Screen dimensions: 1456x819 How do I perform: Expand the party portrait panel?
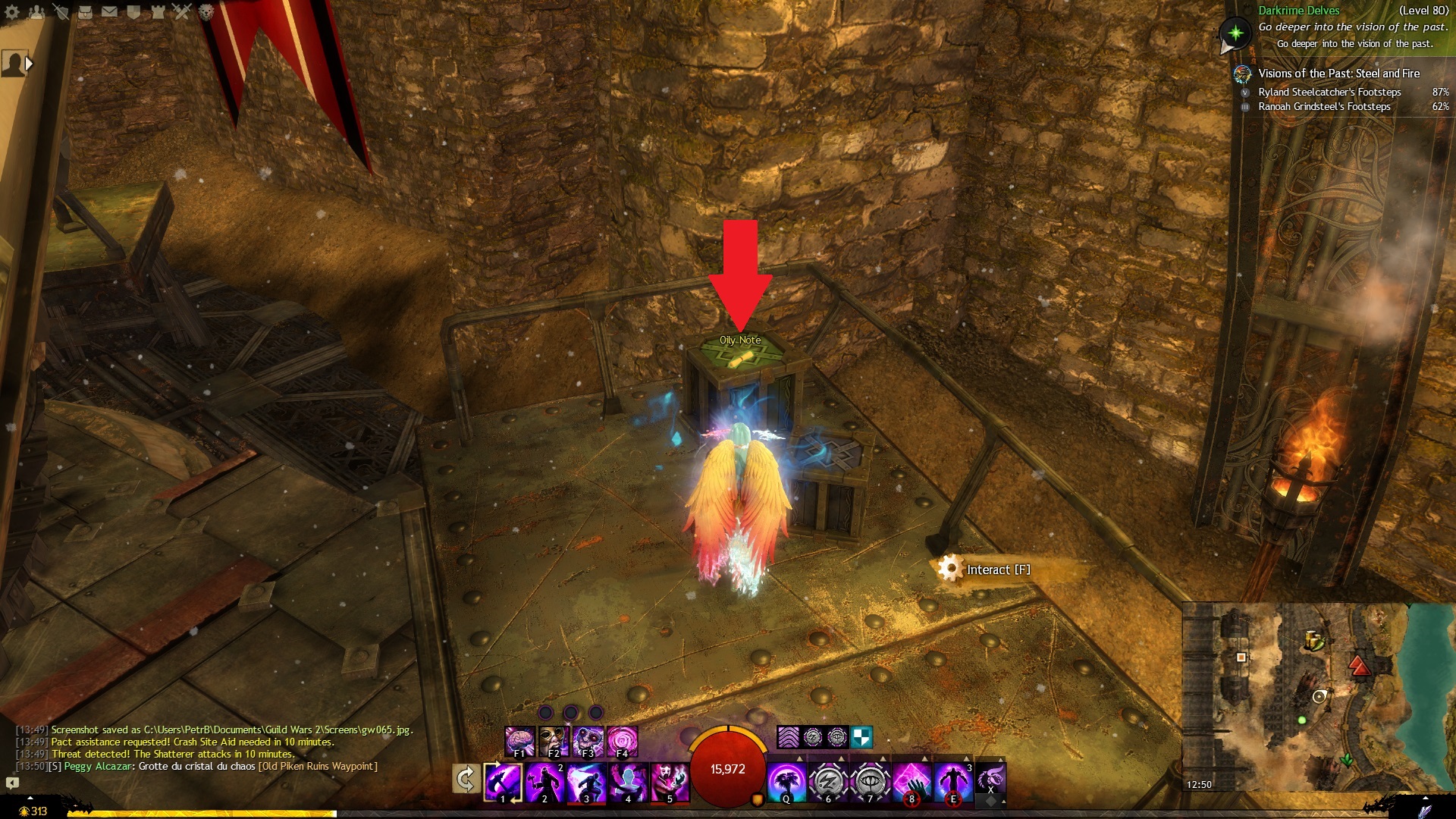[x=29, y=64]
